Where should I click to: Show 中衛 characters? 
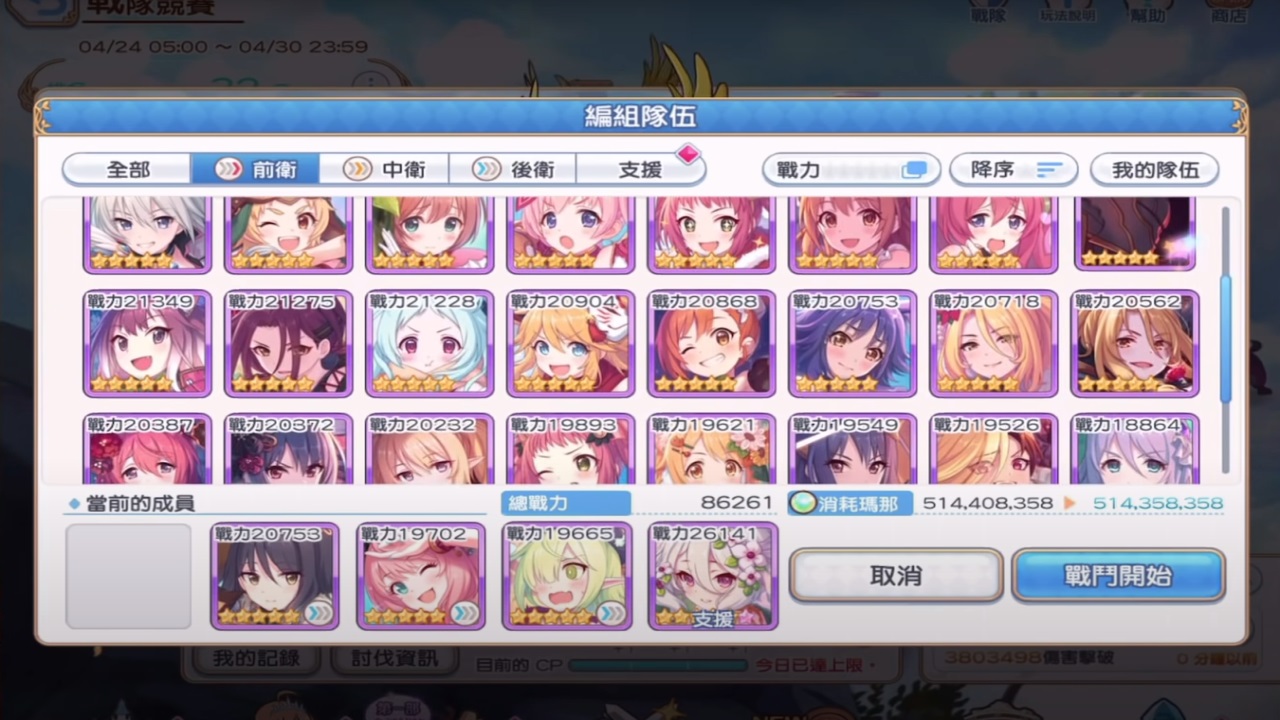(385, 170)
